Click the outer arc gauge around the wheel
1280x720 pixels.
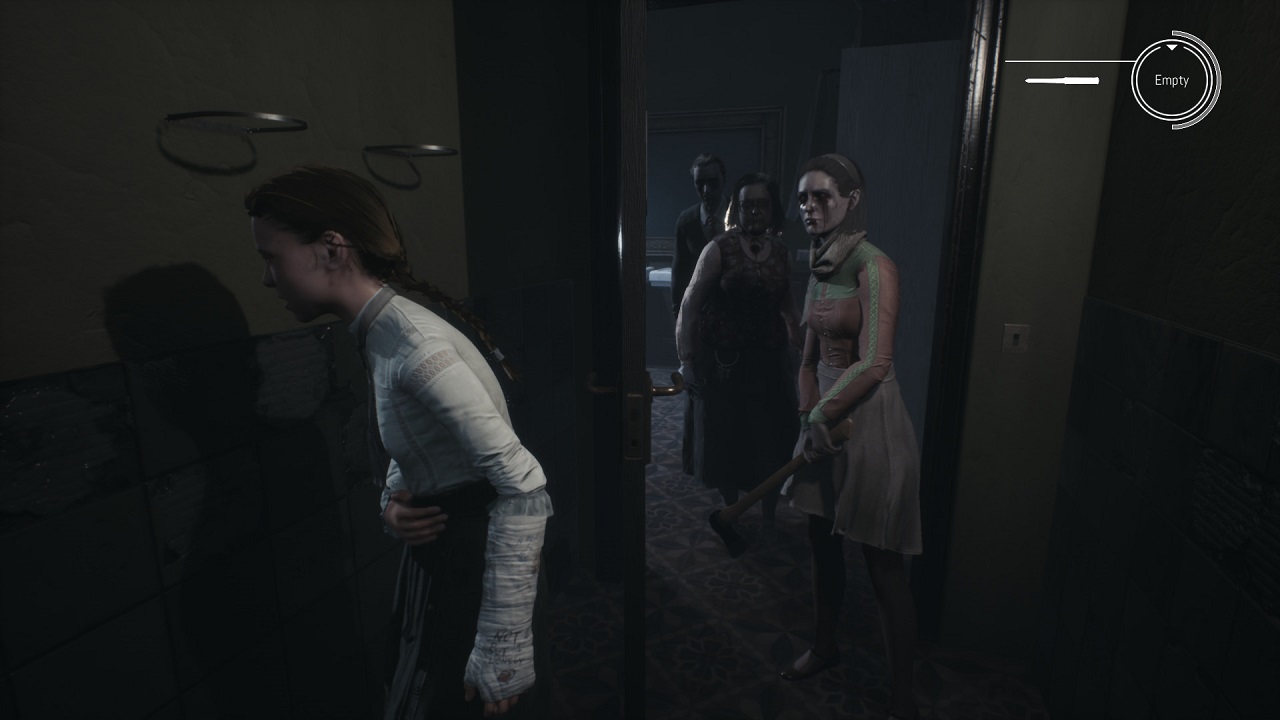(x=1214, y=80)
